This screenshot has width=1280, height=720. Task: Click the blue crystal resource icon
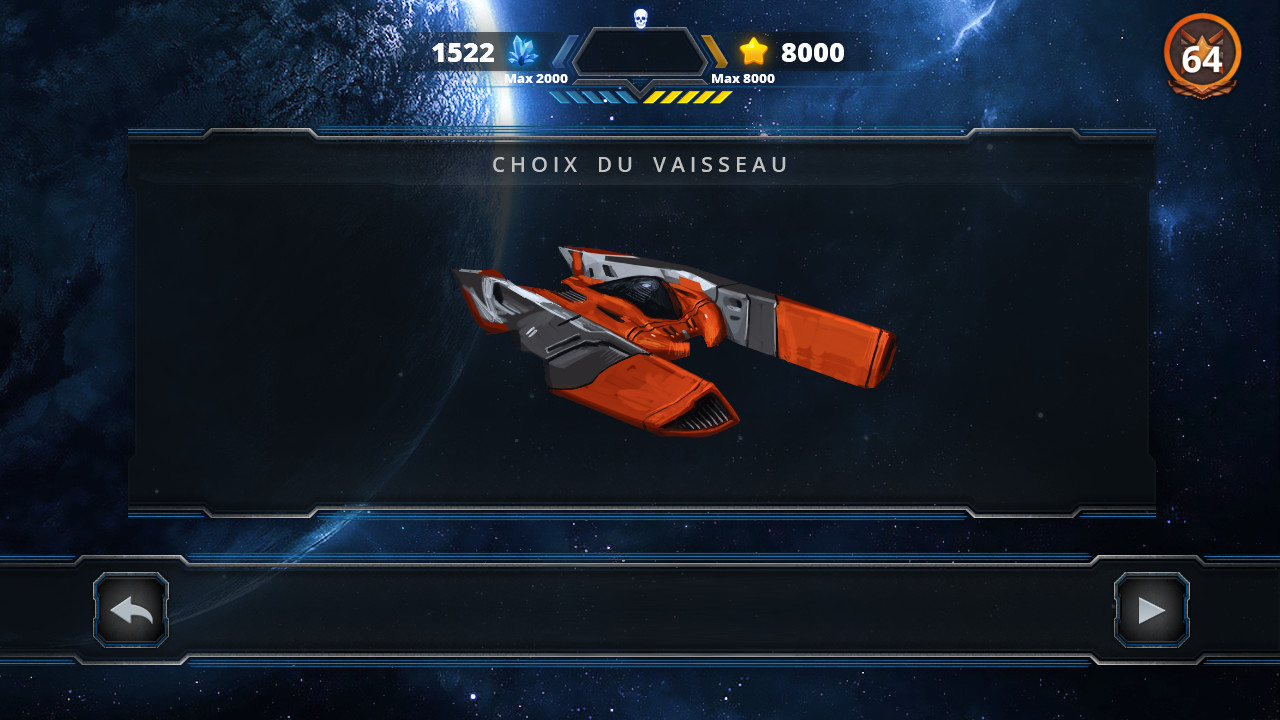point(524,52)
